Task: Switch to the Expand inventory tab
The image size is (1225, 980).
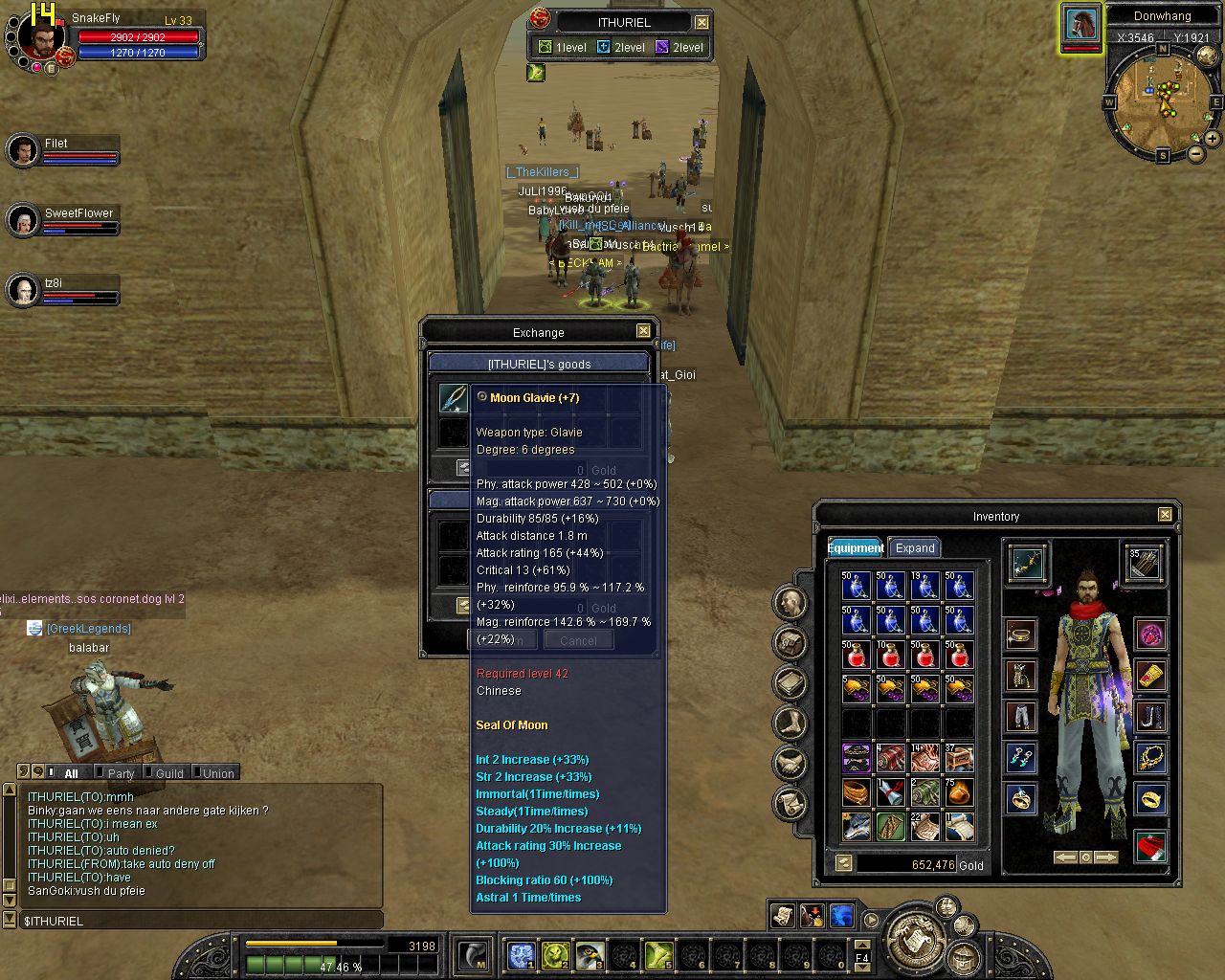Action: click(914, 548)
